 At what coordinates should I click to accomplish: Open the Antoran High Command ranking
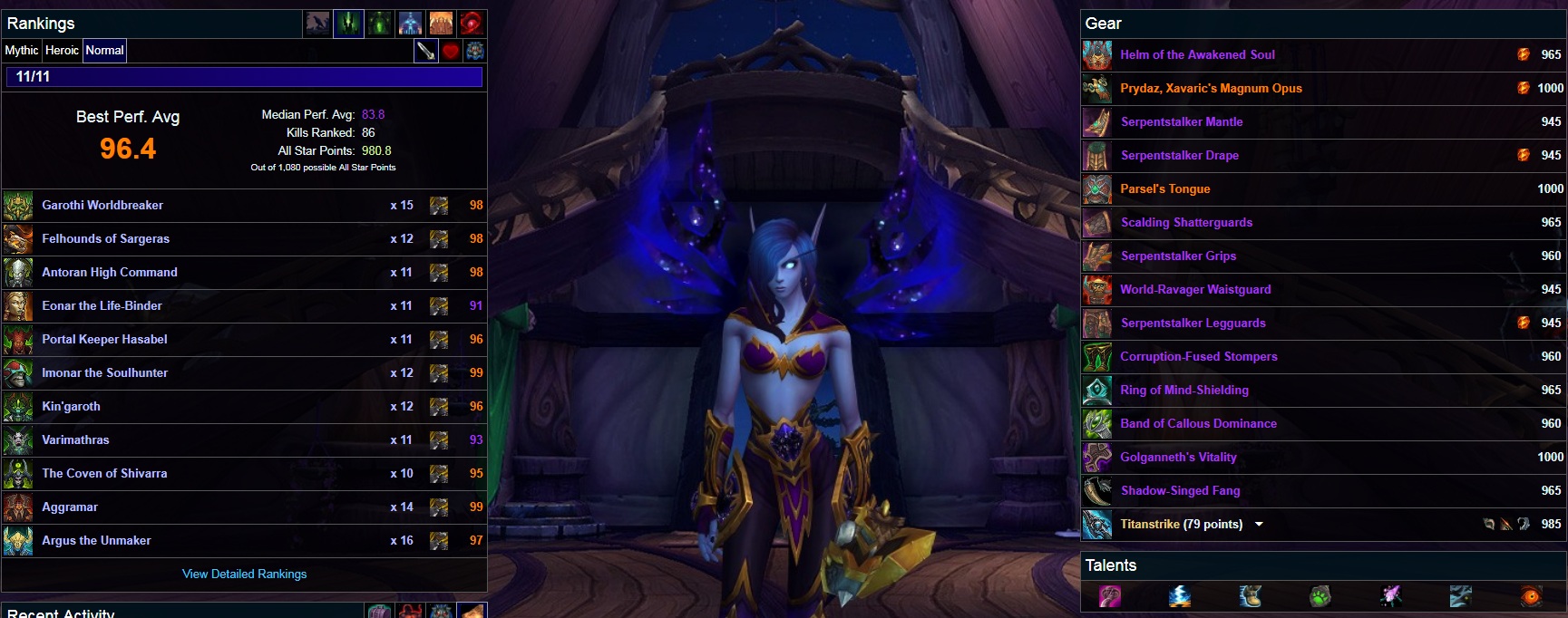(110, 273)
